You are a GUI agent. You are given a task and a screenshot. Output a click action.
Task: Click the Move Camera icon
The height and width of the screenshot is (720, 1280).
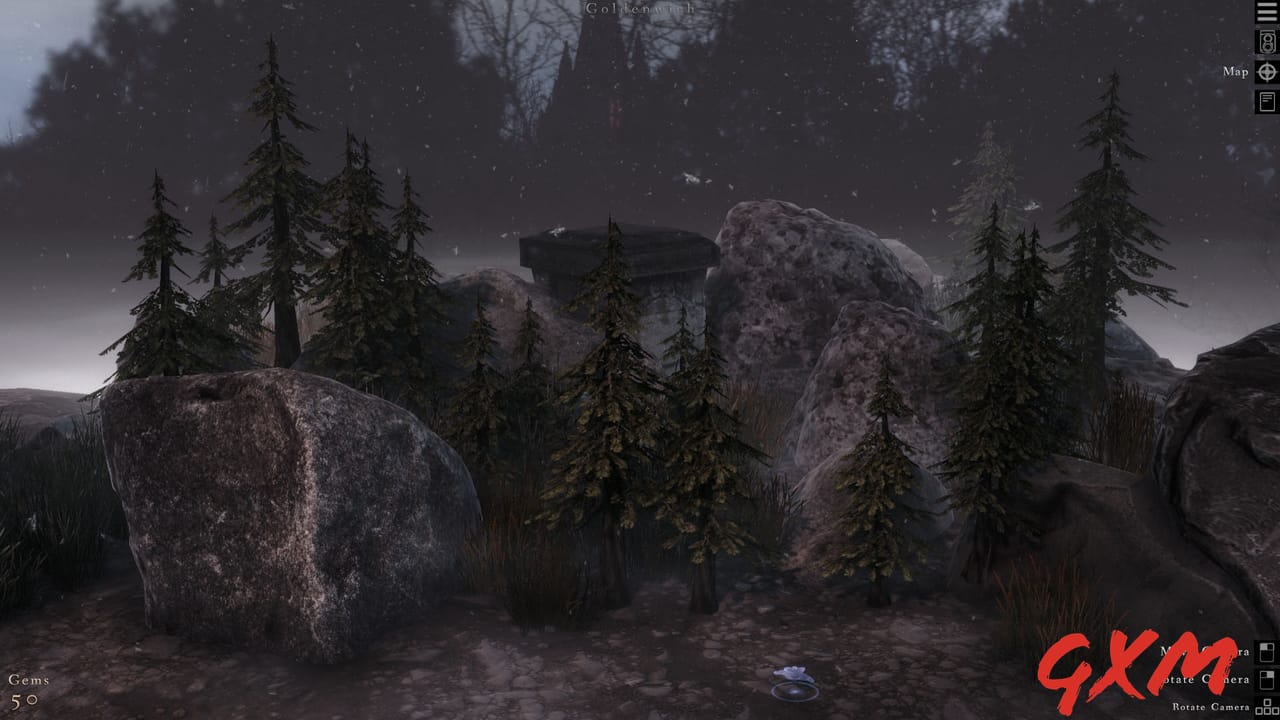[1265, 651]
